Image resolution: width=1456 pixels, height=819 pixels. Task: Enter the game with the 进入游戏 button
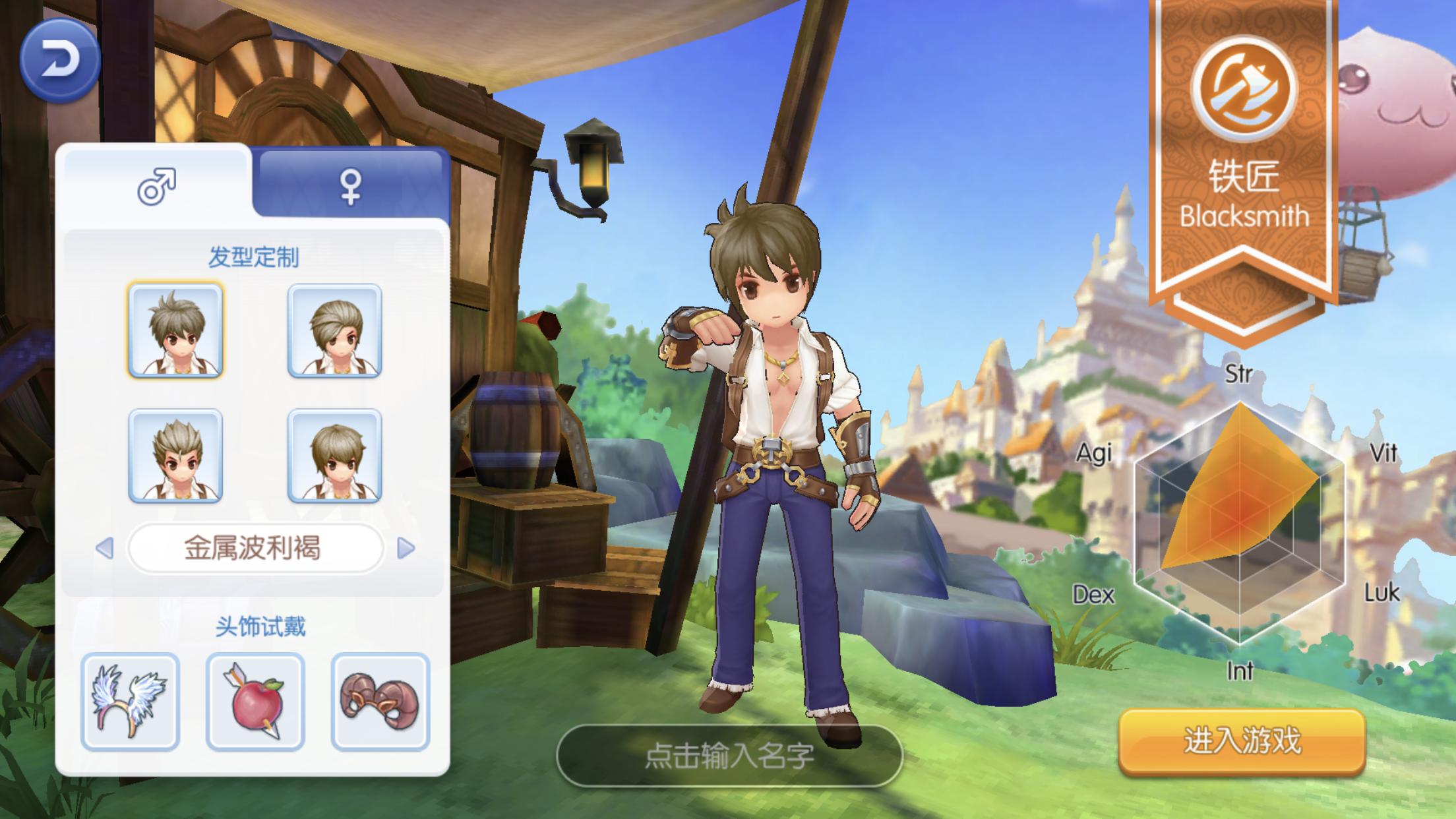1242,741
